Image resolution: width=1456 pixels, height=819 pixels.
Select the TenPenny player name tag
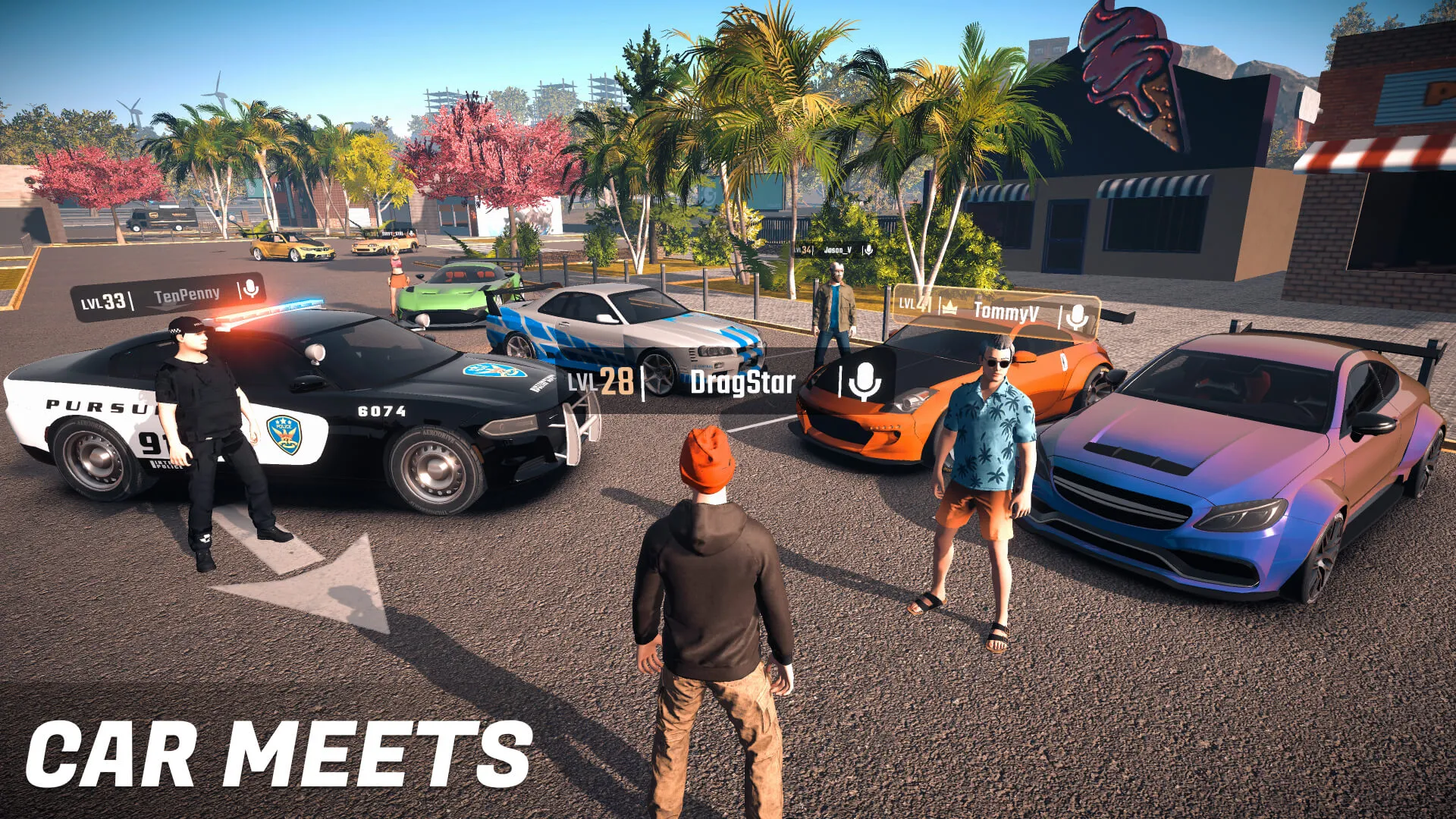[187, 296]
